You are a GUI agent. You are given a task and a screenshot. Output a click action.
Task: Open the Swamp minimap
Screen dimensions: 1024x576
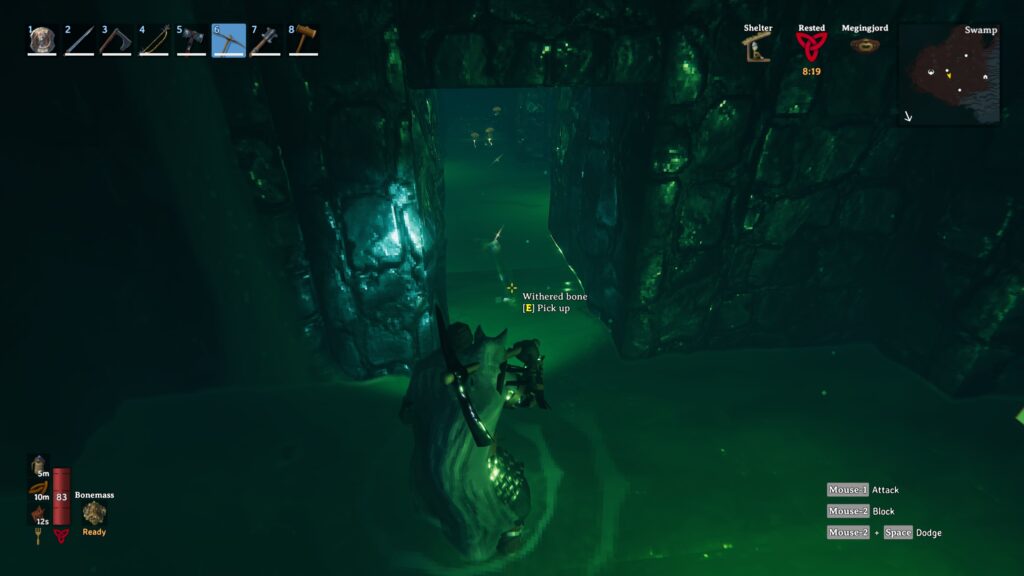949,74
